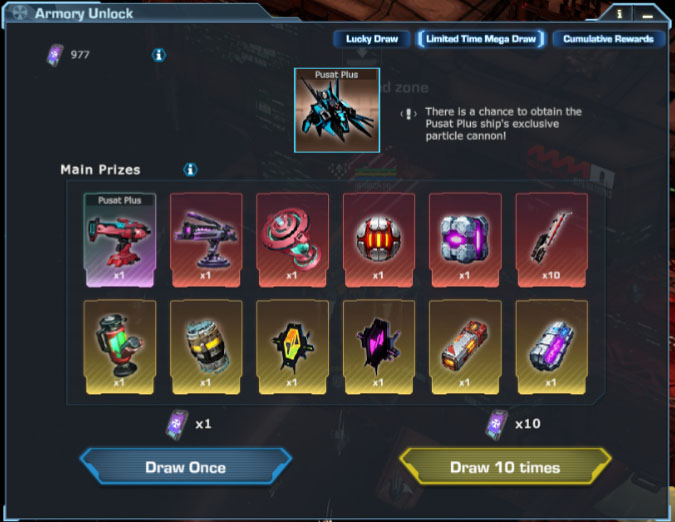Pick the pink spinning disc prize
Viewport: 675px width, 522px height.
[291, 240]
